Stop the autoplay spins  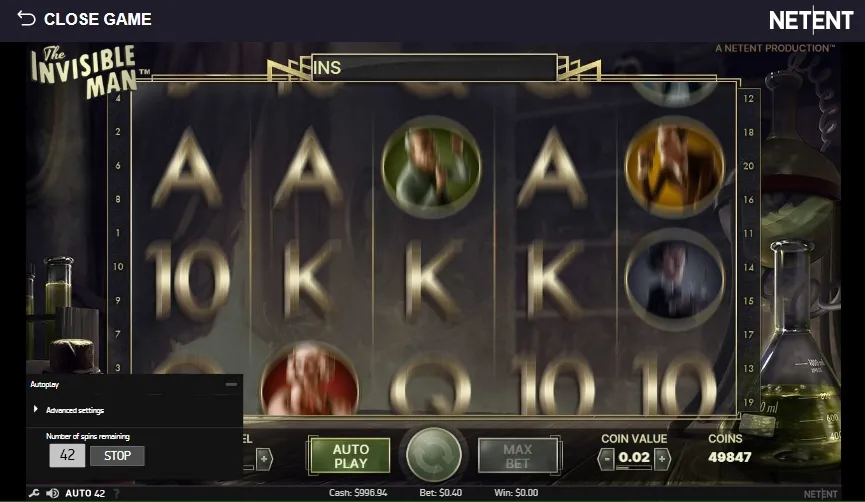point(117,456)
